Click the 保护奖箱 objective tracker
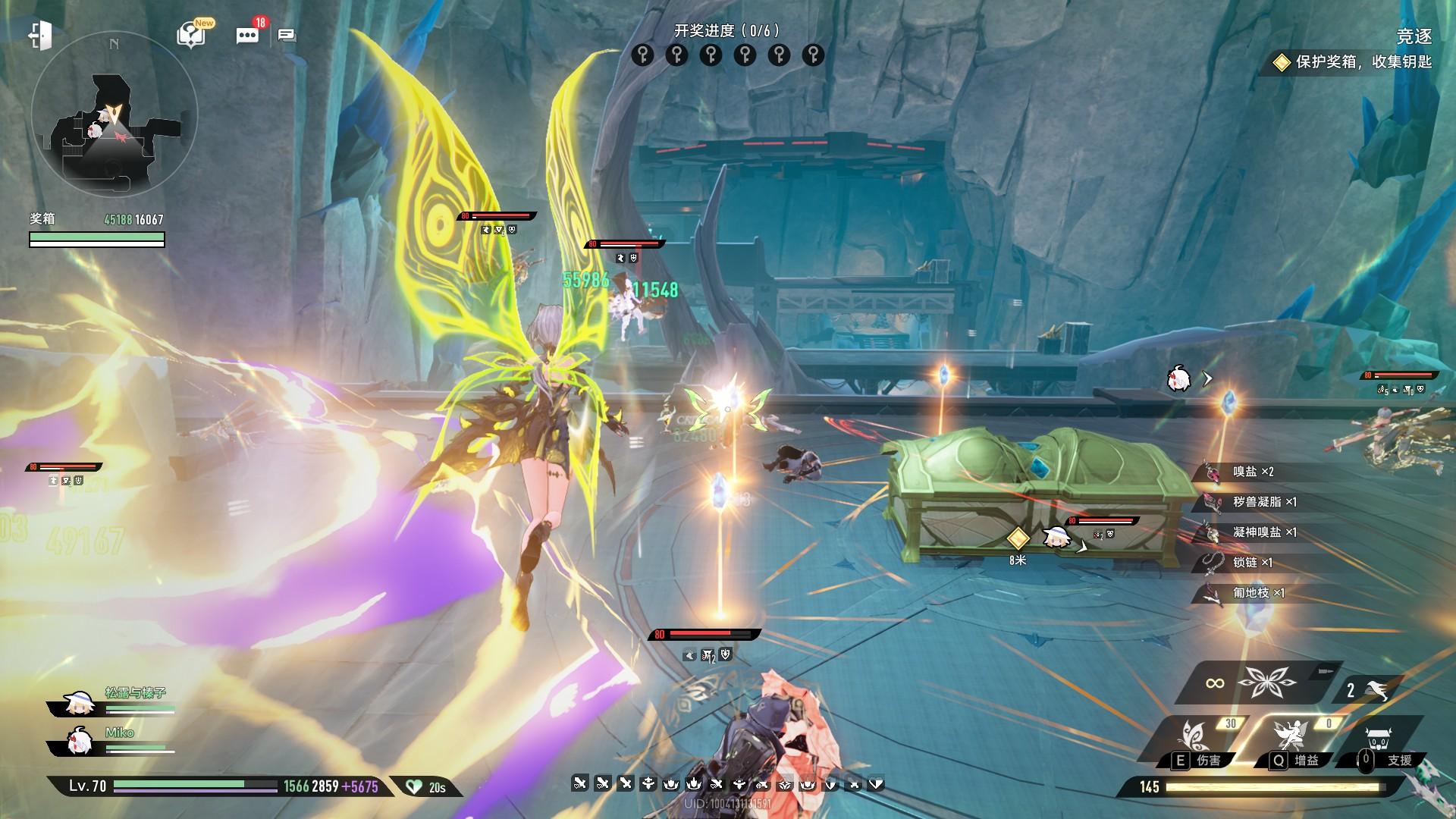The image size is (1456, 819). coord(1354,62)
